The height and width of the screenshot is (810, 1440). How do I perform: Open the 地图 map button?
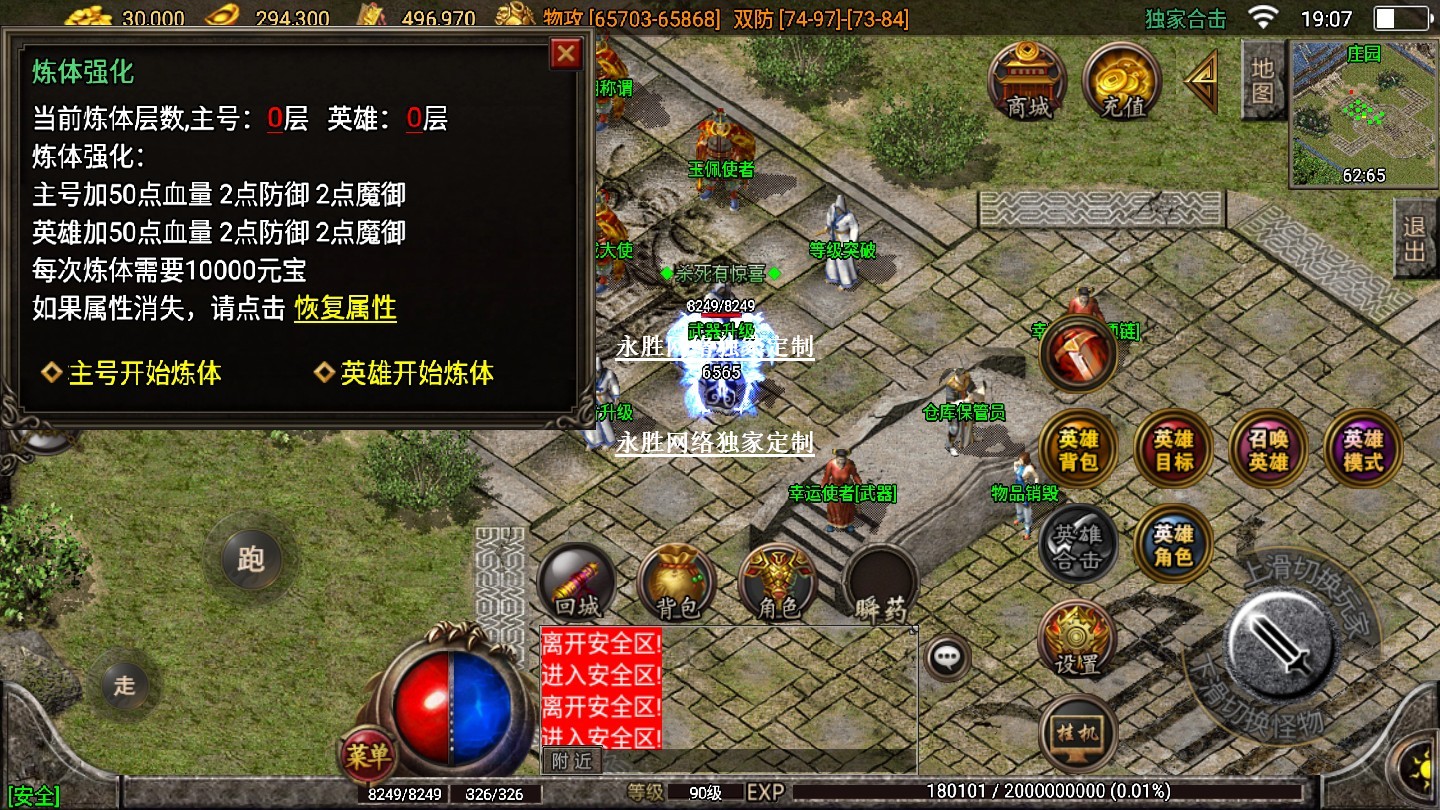(1262, 80)
